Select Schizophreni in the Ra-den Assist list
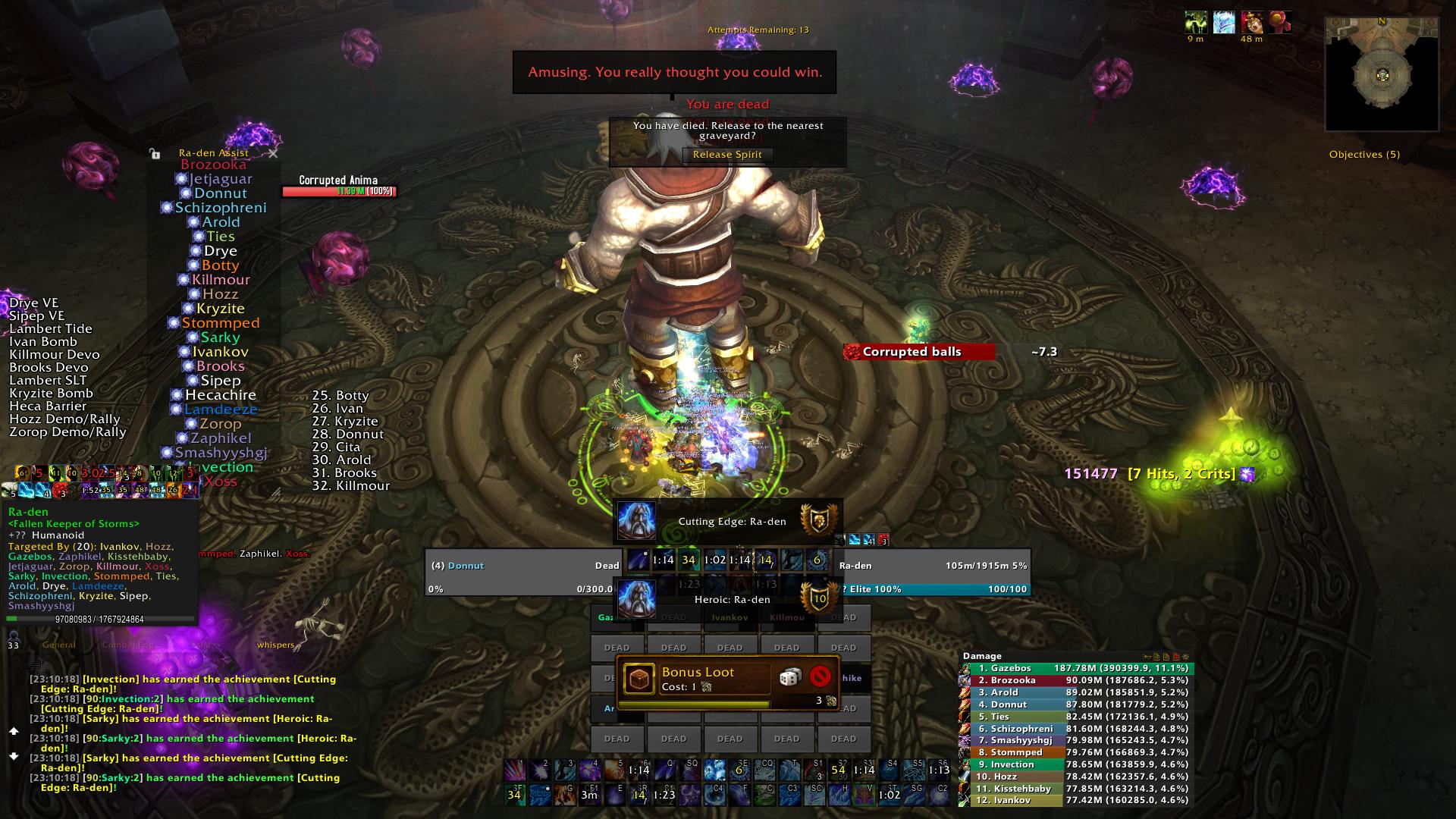The image size is (1456, 819). point(220,208)
